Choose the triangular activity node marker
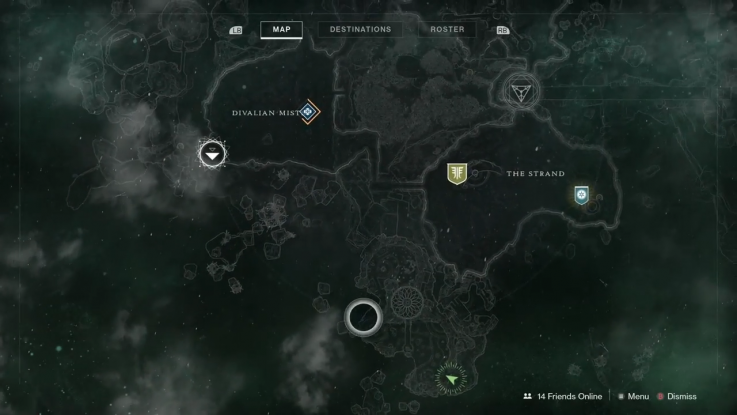737x415 pixels. click(520, 93)
